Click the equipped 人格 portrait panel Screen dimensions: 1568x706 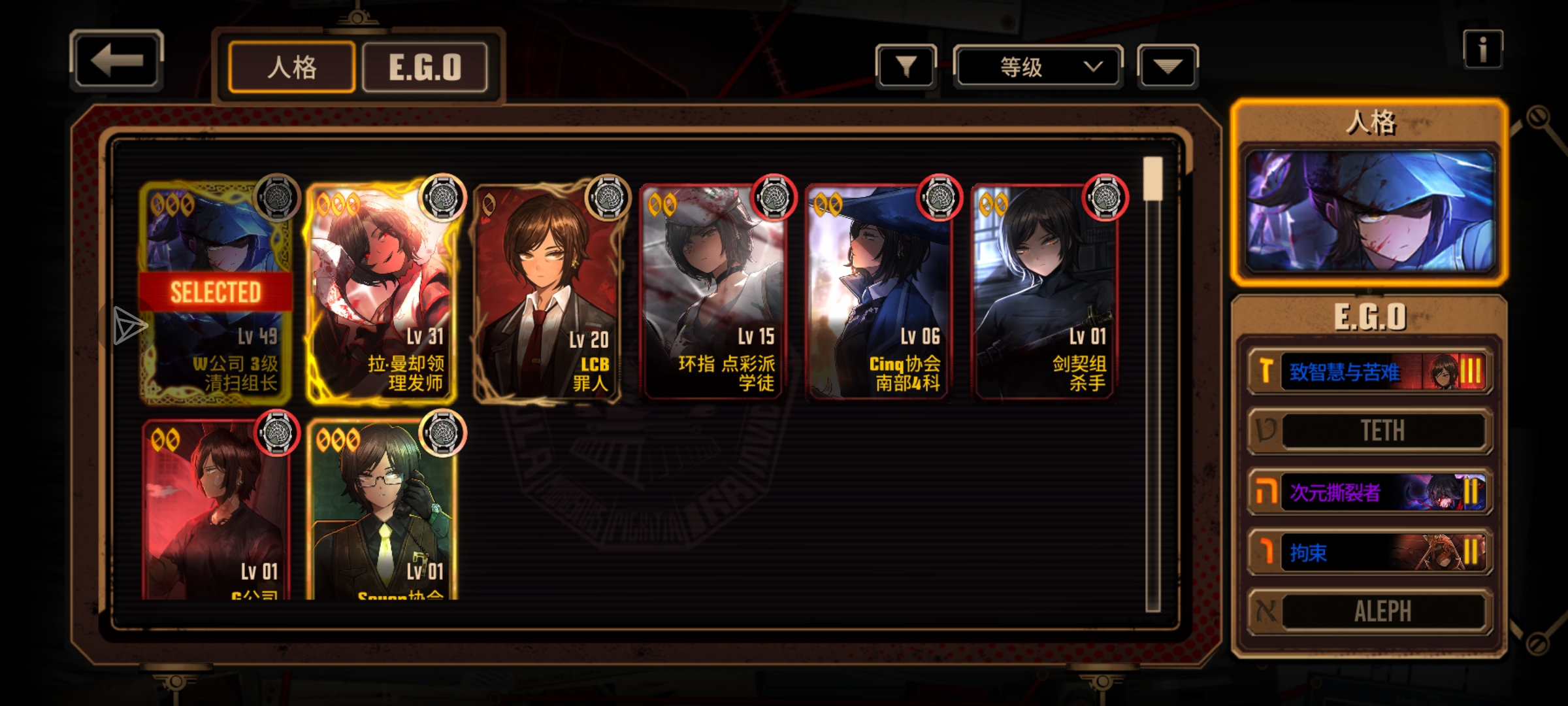[x=1370, y=209]
